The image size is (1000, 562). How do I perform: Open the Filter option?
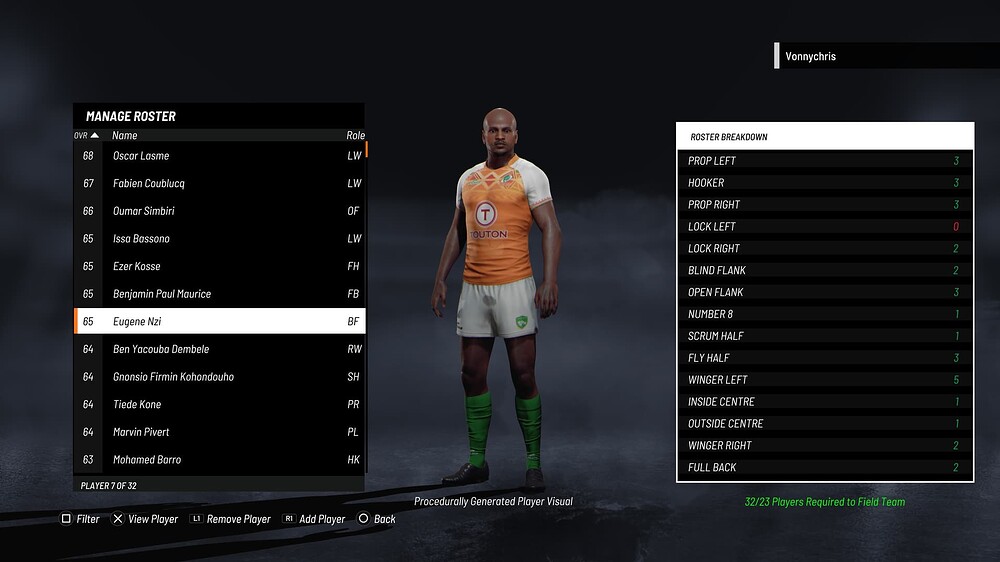(81, 519)
